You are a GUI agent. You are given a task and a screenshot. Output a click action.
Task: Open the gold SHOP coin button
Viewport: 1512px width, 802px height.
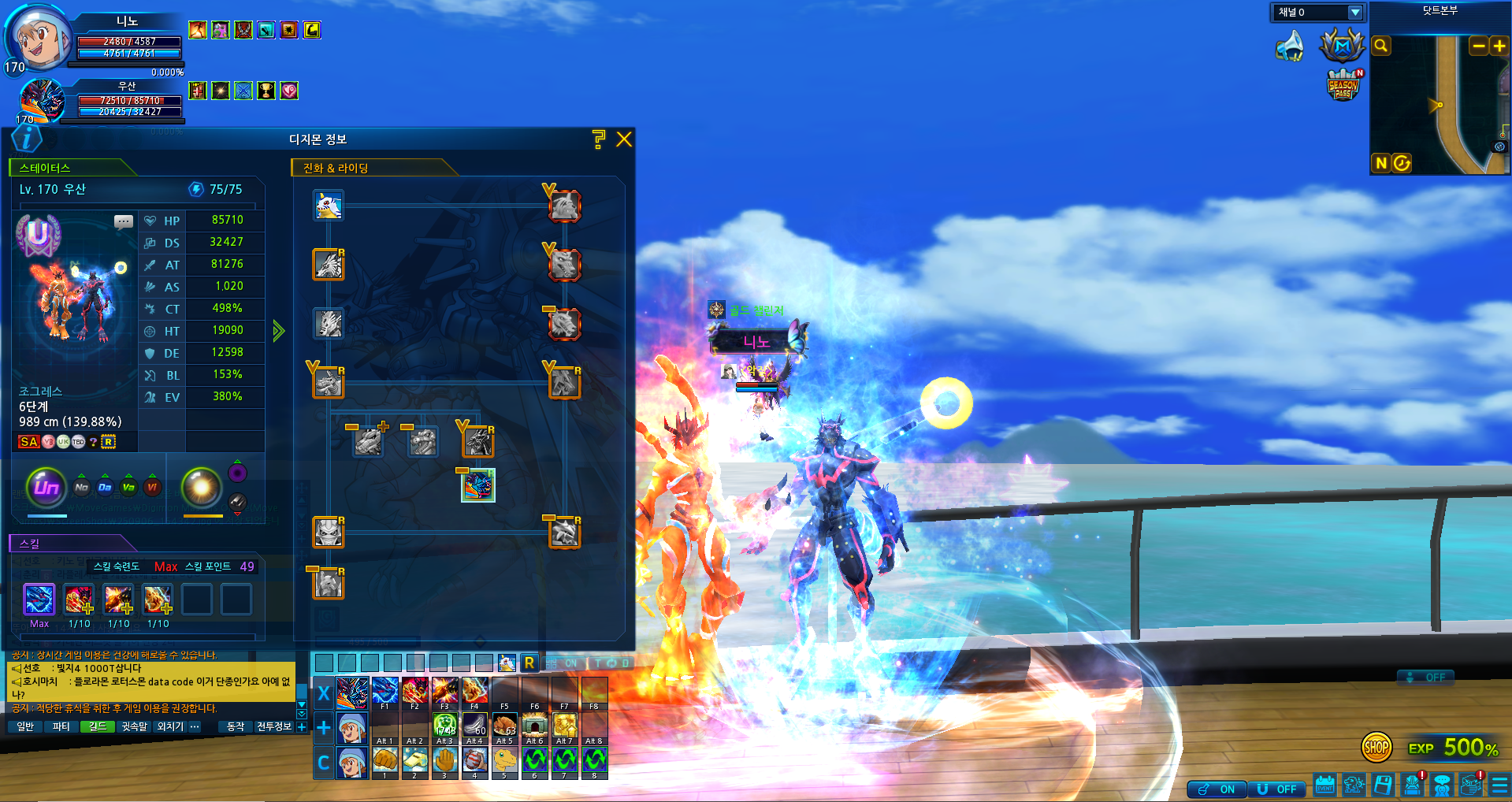(x=1376, y=747)
